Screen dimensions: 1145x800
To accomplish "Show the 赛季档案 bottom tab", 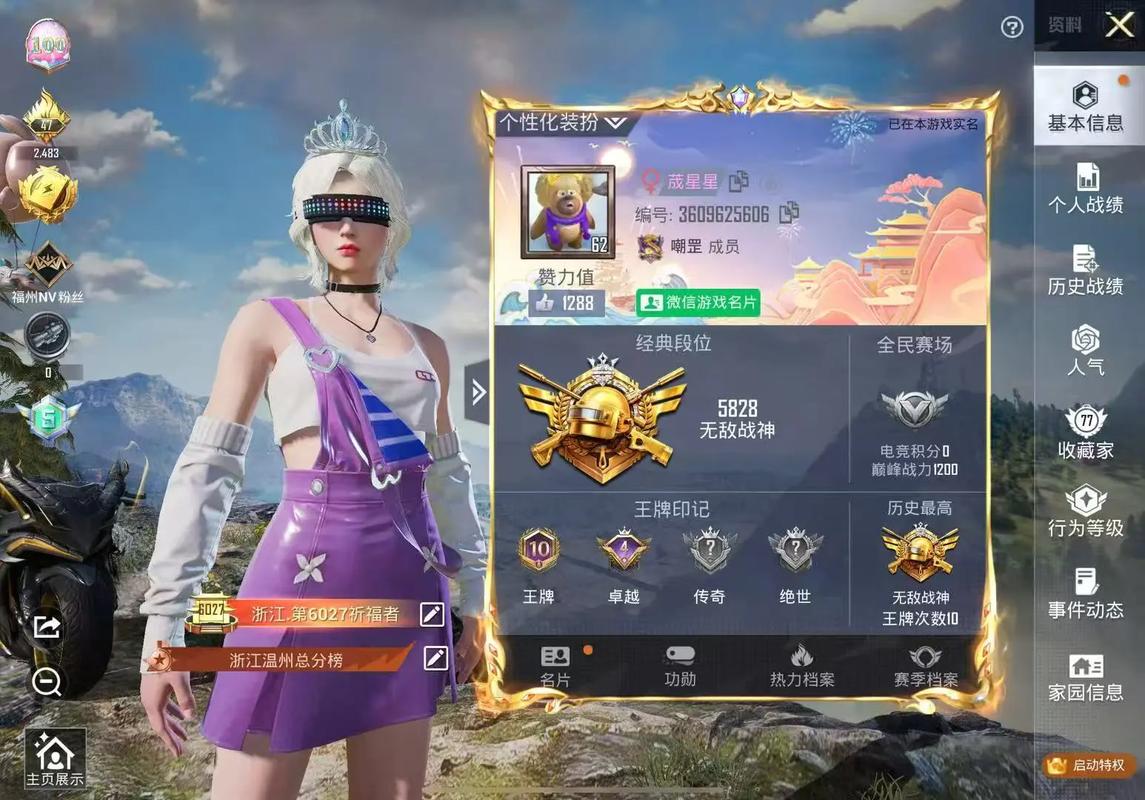I will pos(925,666).
